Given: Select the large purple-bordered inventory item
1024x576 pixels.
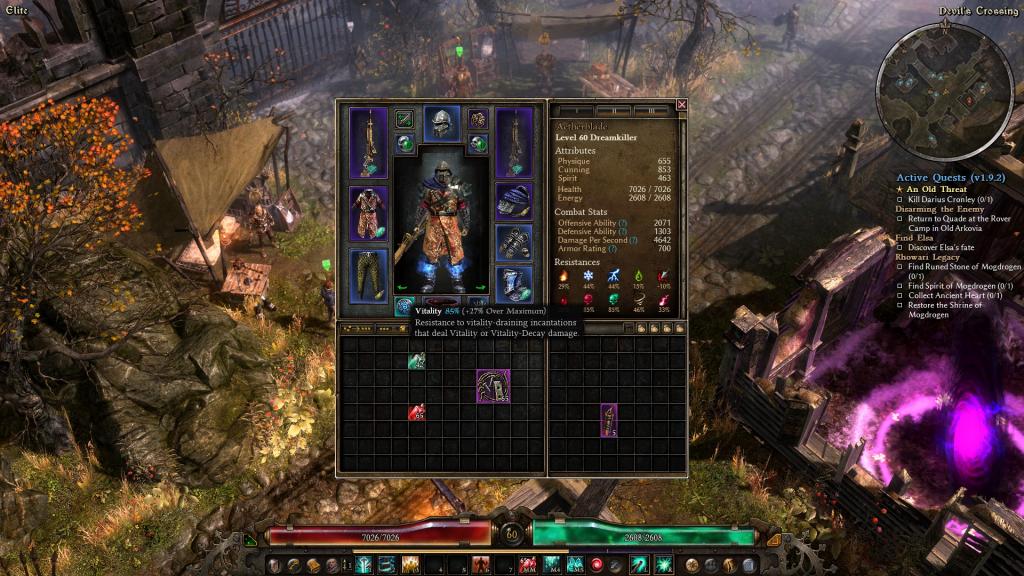Looking at the screenshot, I should click(x=493, y=385).
